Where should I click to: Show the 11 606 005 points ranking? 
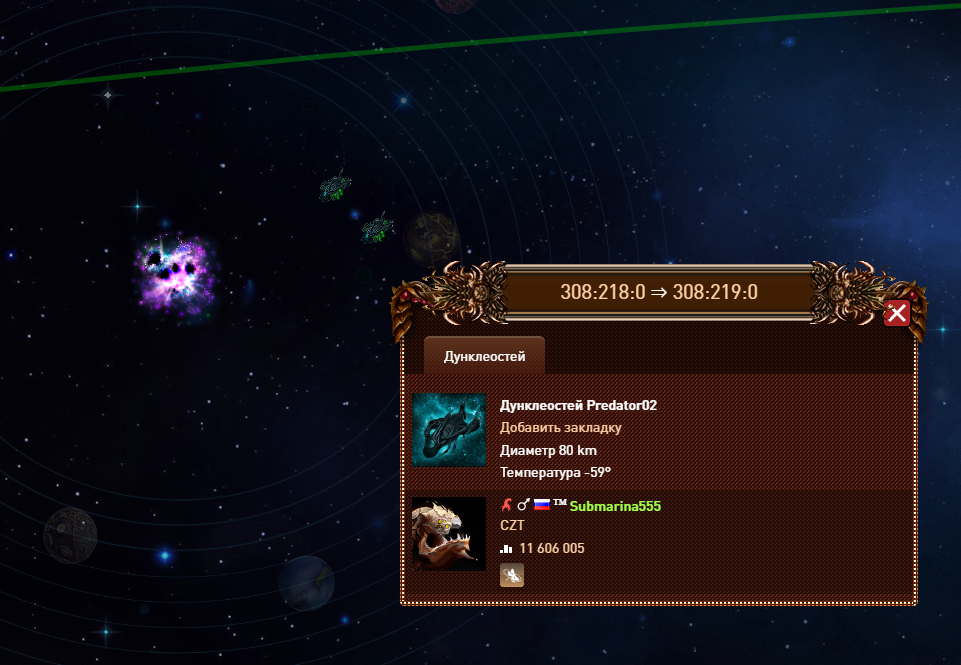[x=551, y=549]
